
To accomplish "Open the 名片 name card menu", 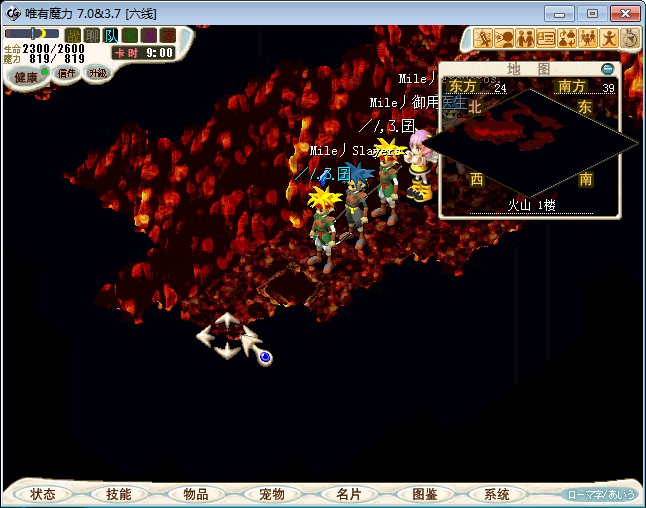I will point(348,494).
